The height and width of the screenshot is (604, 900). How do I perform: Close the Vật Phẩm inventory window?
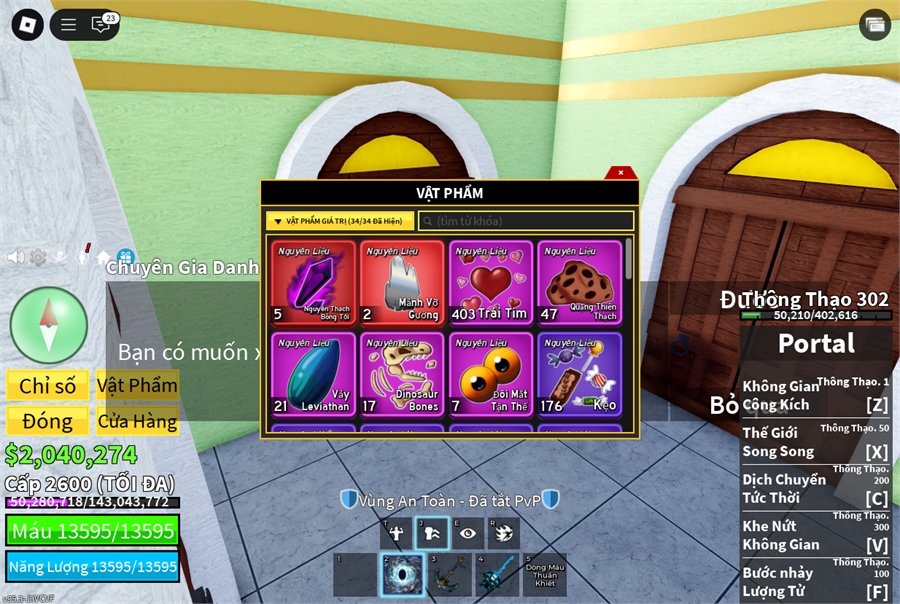pos(620,173)
